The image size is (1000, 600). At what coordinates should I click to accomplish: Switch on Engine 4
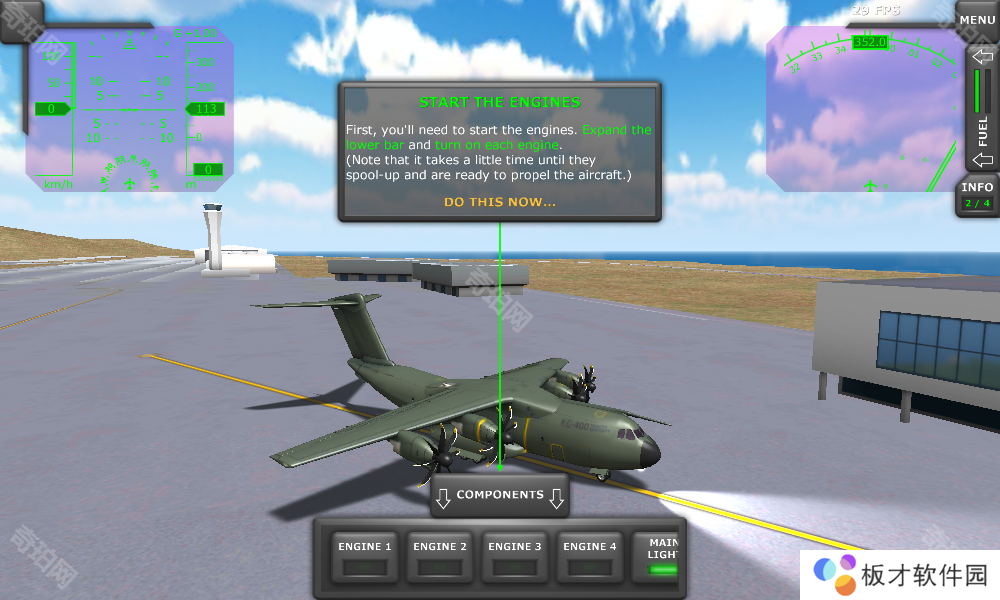click(590, 556)
